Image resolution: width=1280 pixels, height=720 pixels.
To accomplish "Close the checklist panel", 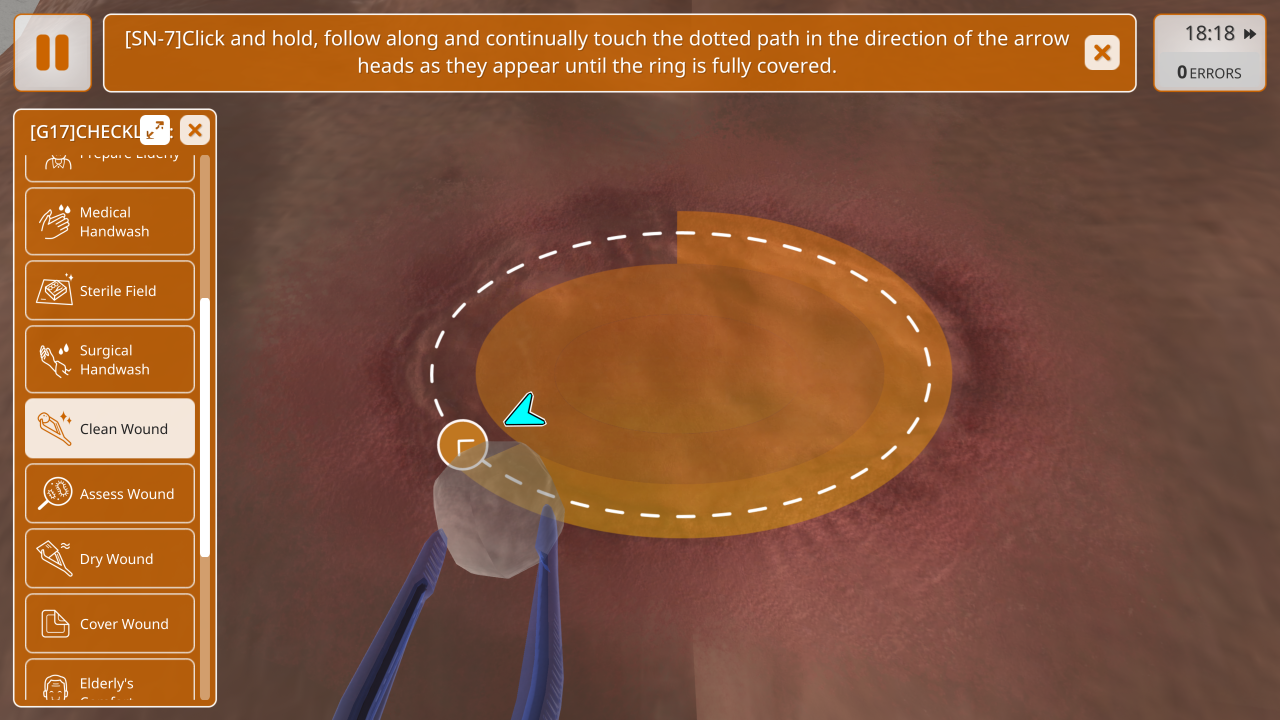I will (x=195, y=130).
